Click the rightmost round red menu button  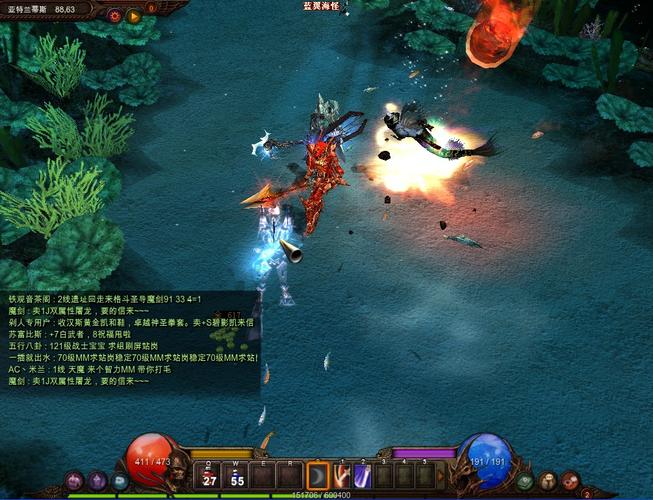570,481
